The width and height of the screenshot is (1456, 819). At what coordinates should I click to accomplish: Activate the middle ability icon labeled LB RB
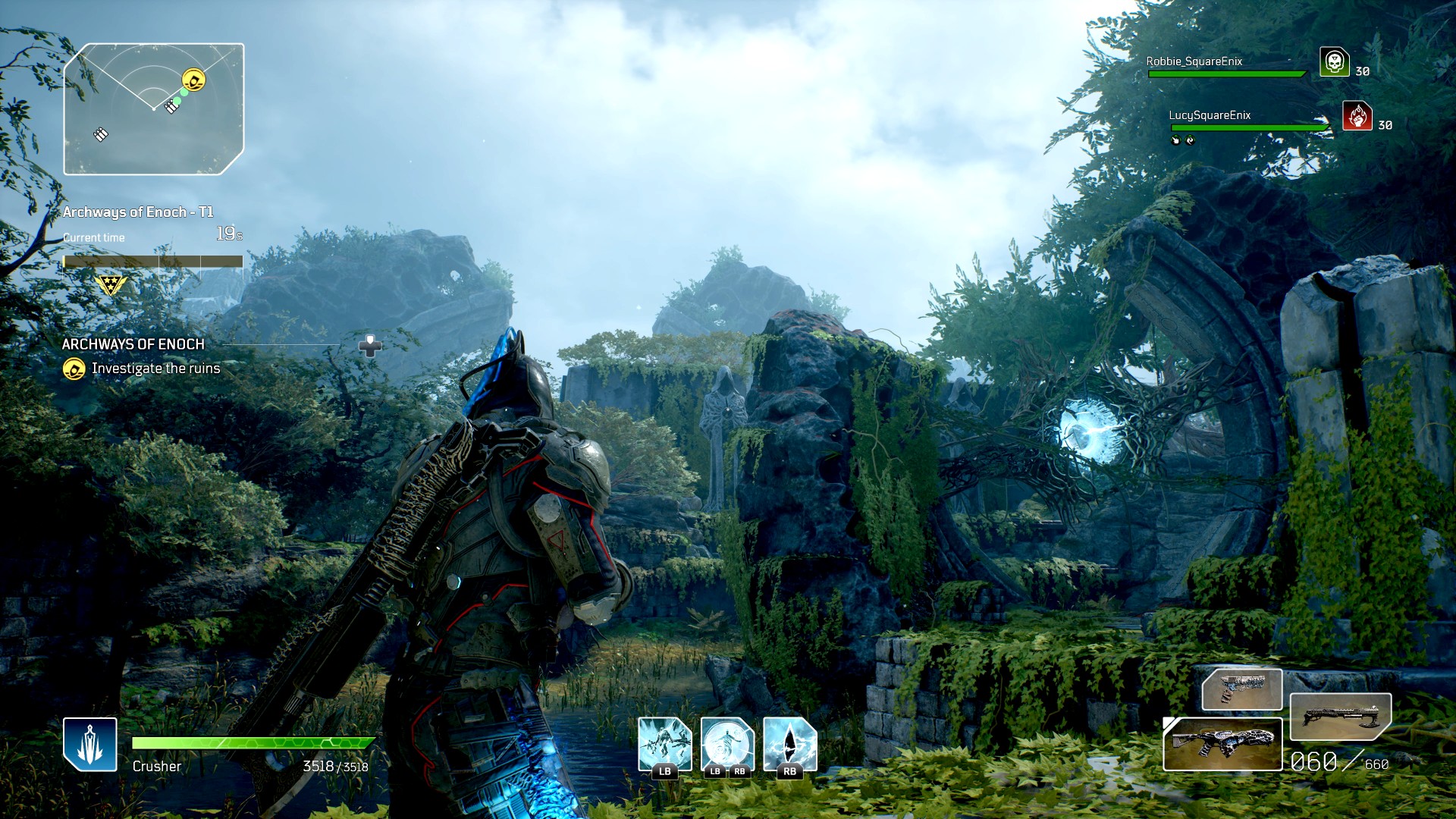727,745
